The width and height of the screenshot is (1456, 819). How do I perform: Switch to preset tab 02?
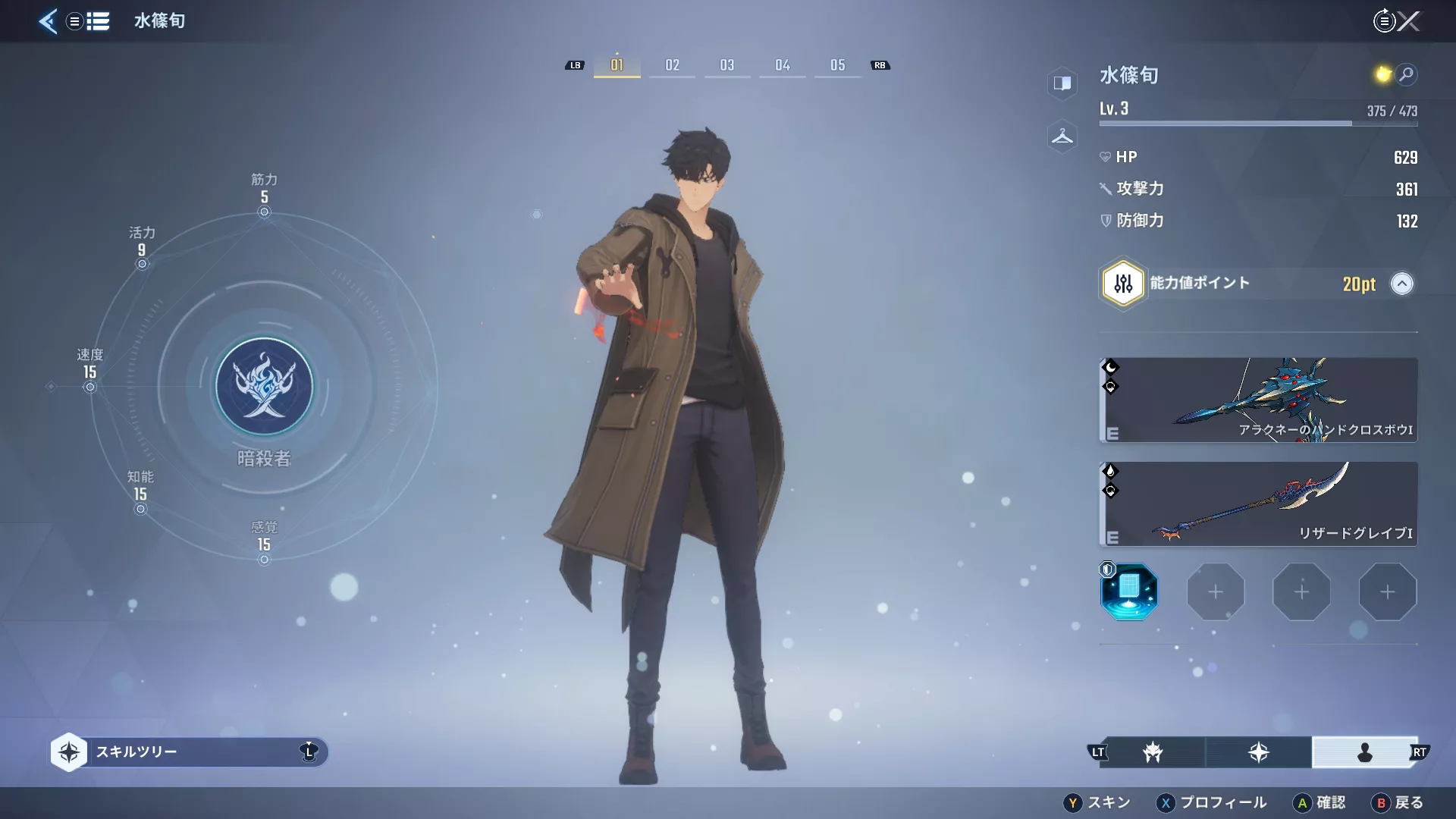pyautogui.click(x=672, y=65)
